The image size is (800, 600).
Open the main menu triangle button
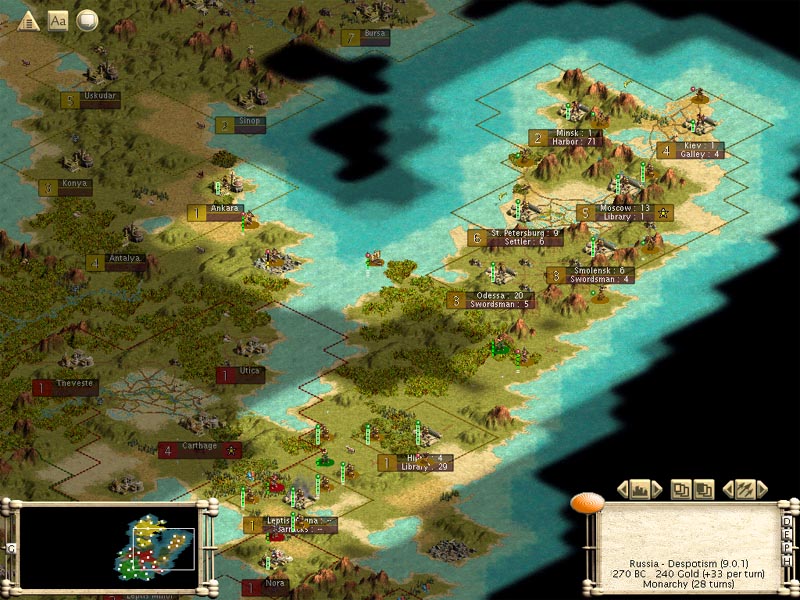27,20
